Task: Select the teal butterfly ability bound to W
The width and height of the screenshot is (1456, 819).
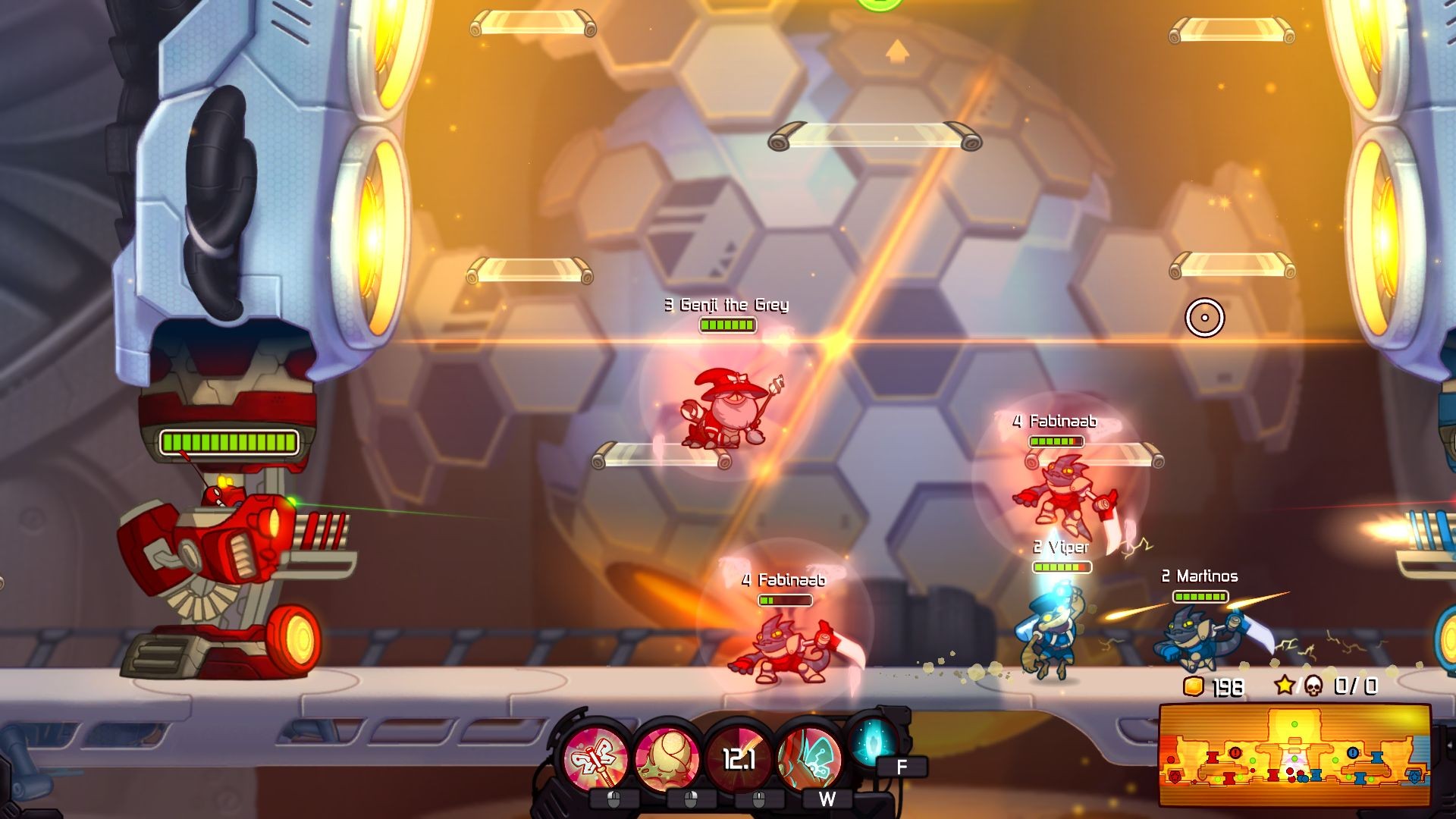Action: [x=815, y=754]
